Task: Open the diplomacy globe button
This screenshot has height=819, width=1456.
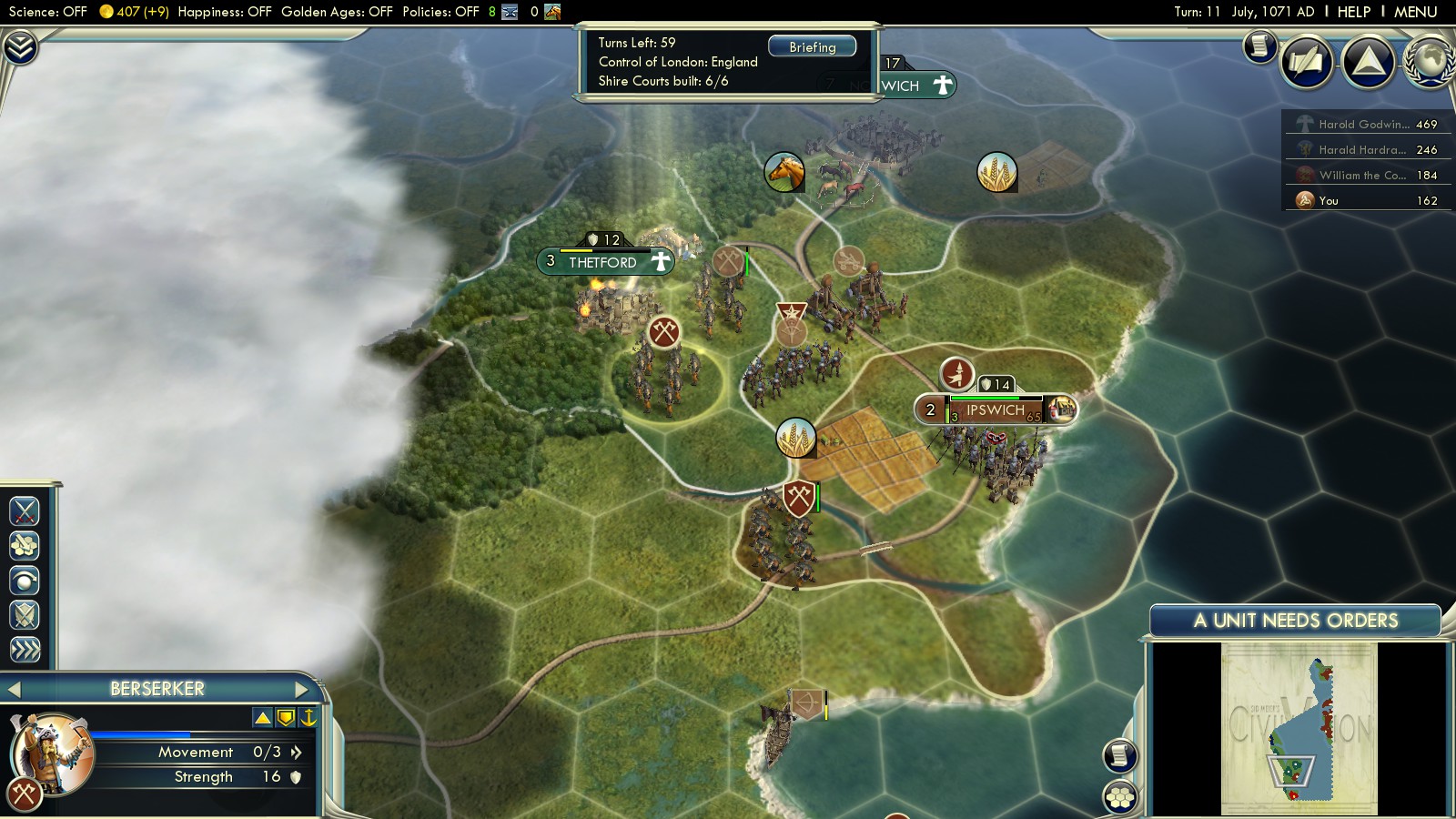Action: coord(1429,62)
